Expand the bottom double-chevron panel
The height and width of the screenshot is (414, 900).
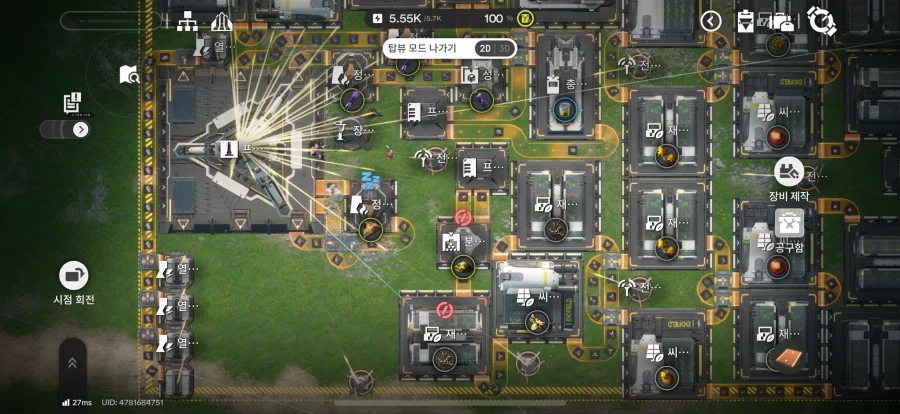(72, 363)
